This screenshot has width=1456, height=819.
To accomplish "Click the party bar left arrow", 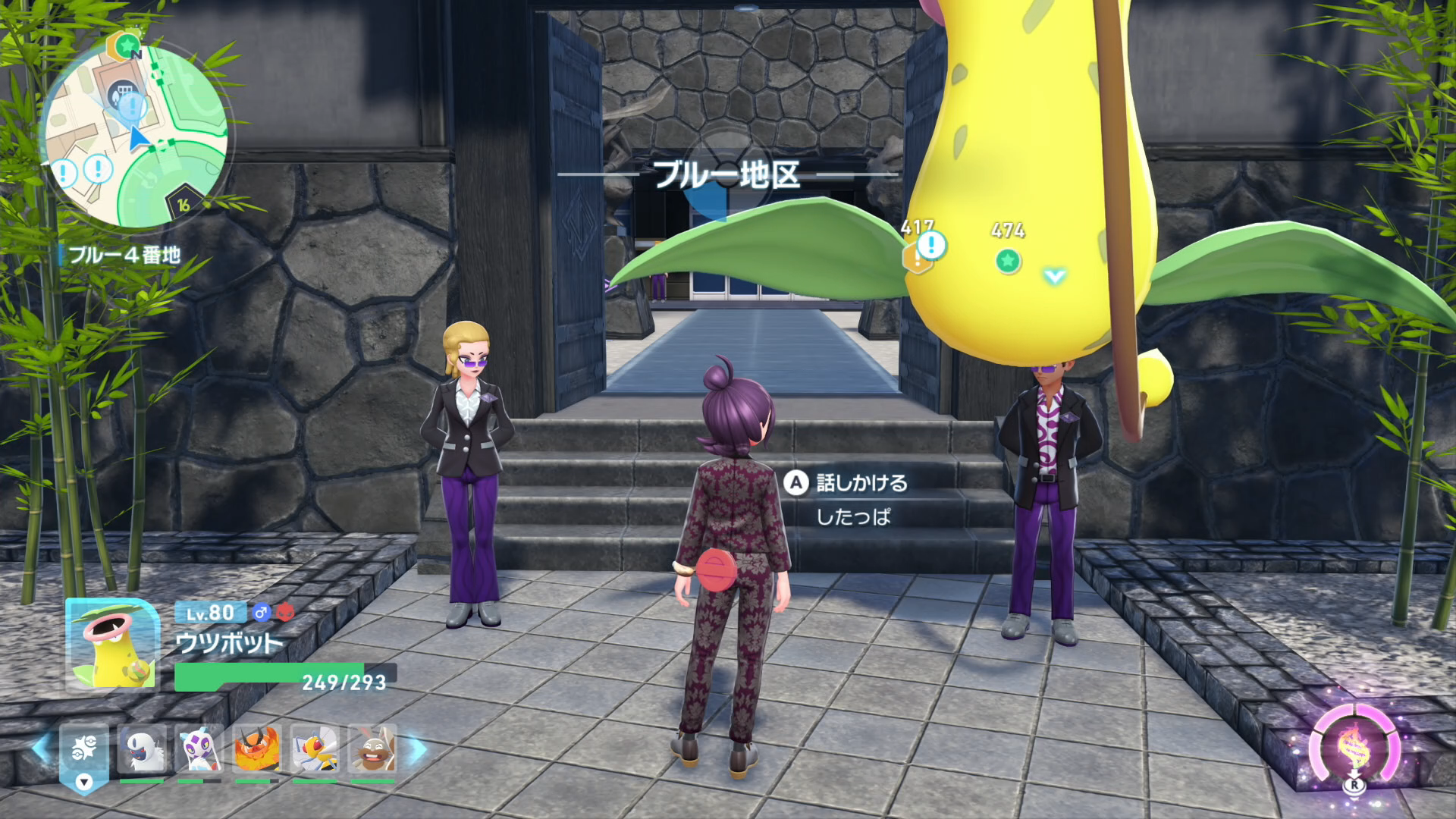I will point(41,748).
